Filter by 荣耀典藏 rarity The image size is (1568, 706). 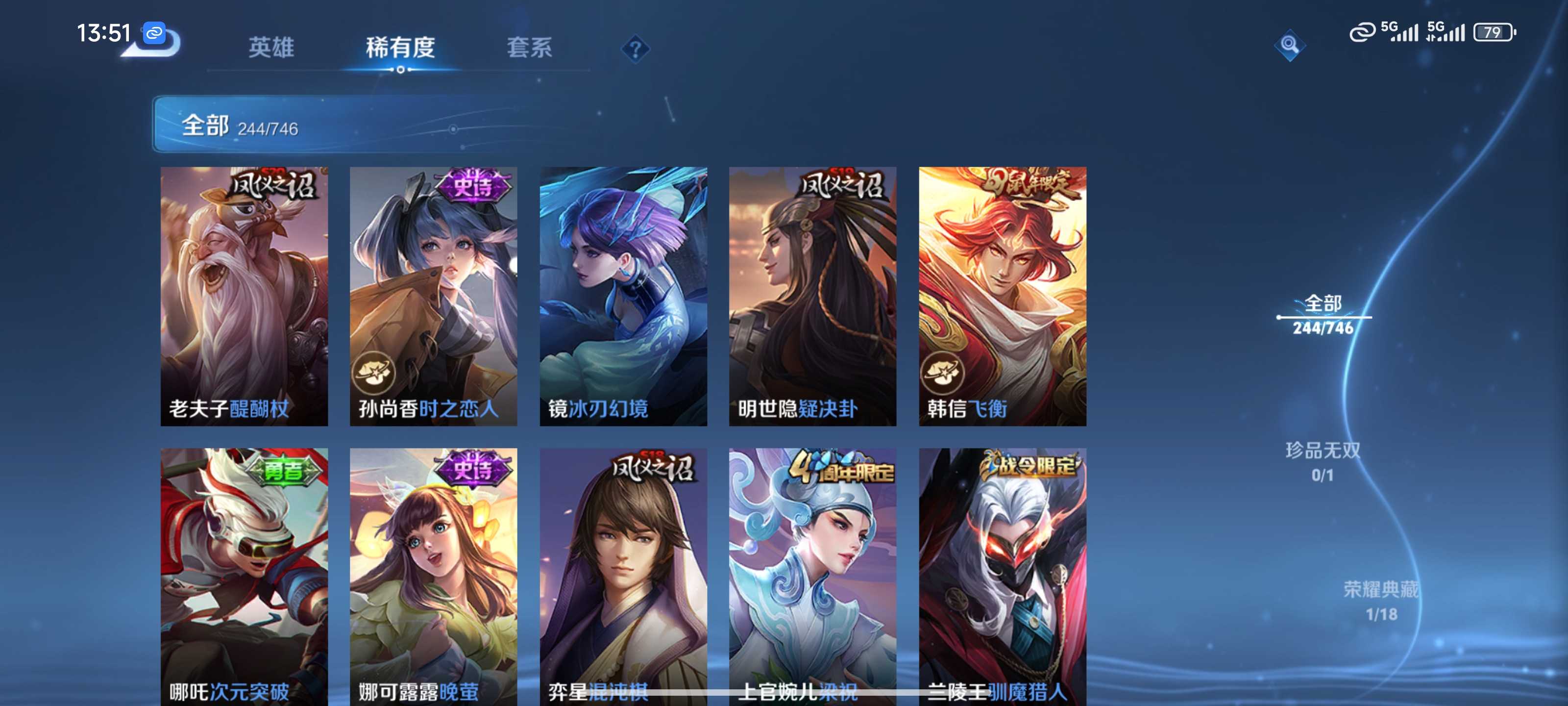[1380, 601]
